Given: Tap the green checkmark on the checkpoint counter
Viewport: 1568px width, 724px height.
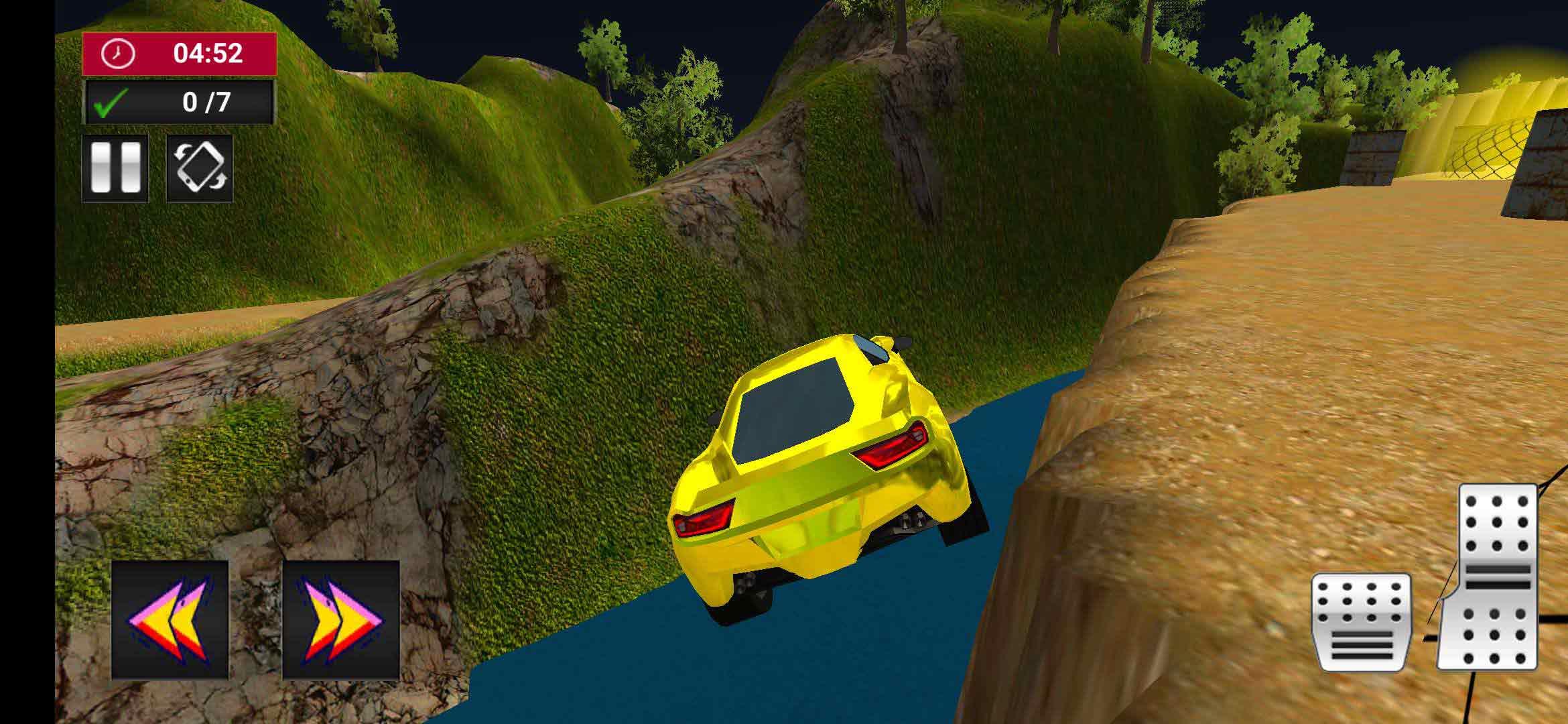Looking at the screenshot, I should (x=111, y=101).
